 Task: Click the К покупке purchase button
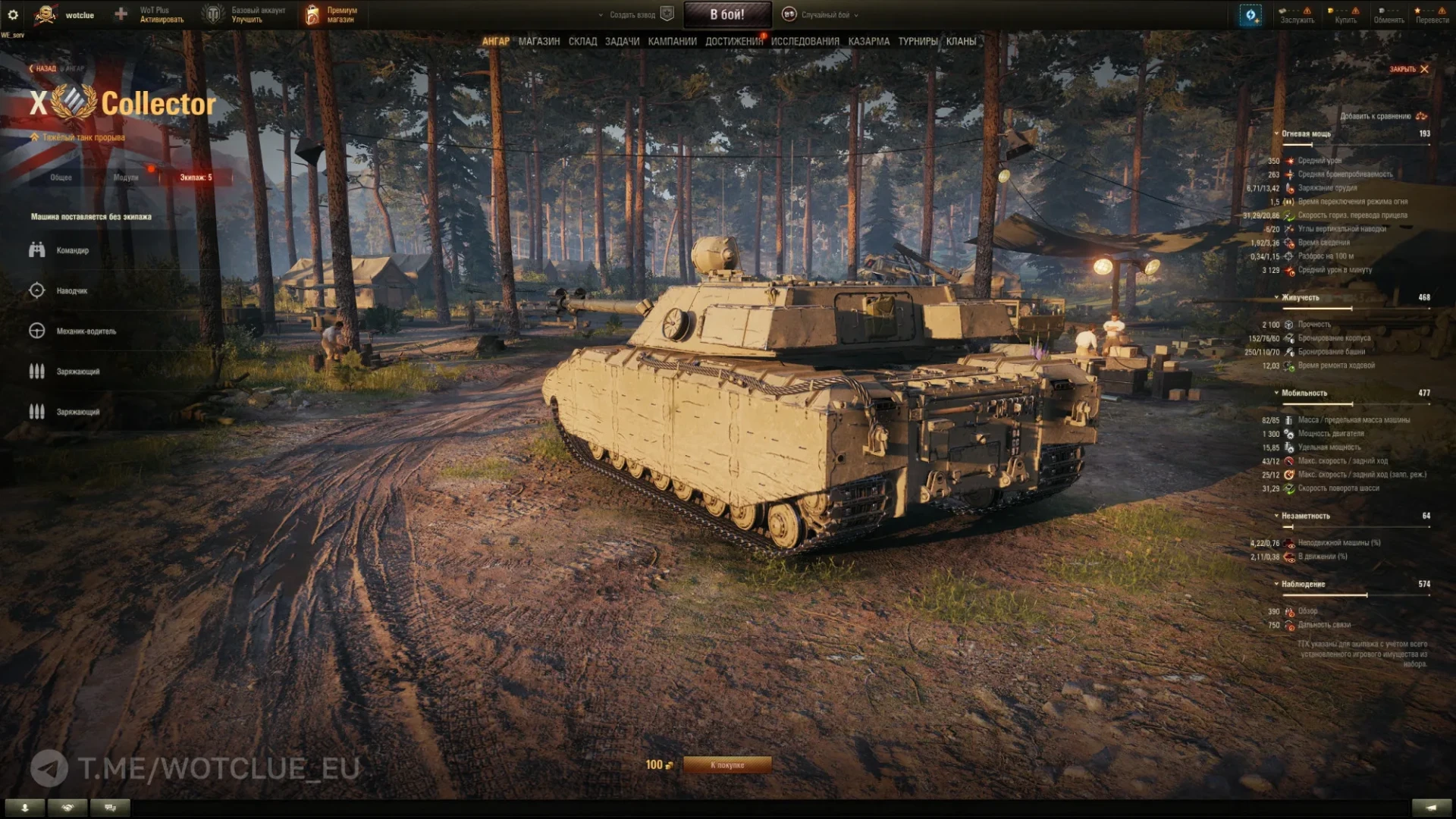[x=727, y=765]
